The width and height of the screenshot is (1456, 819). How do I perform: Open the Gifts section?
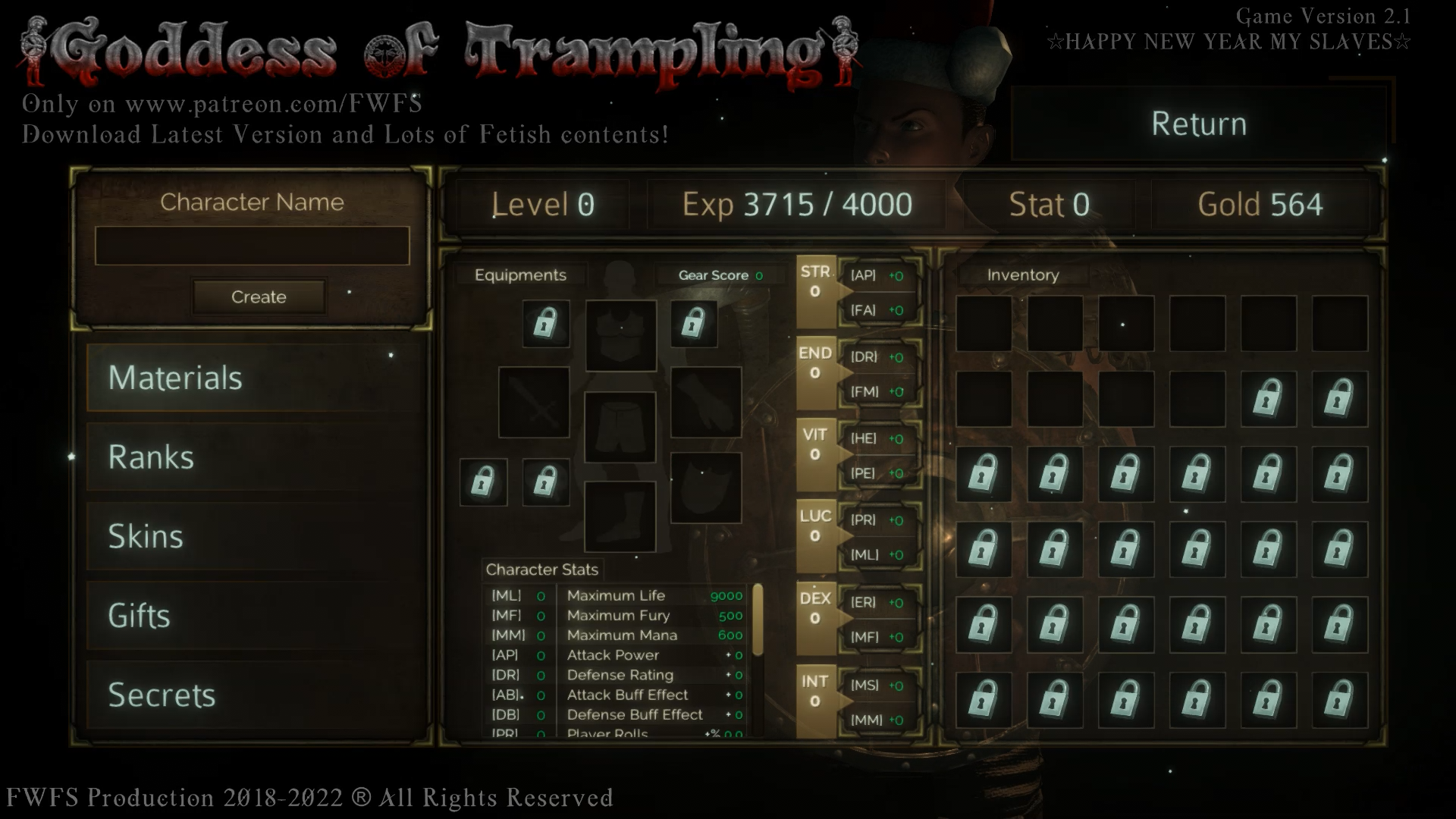[x=253, y=615]
